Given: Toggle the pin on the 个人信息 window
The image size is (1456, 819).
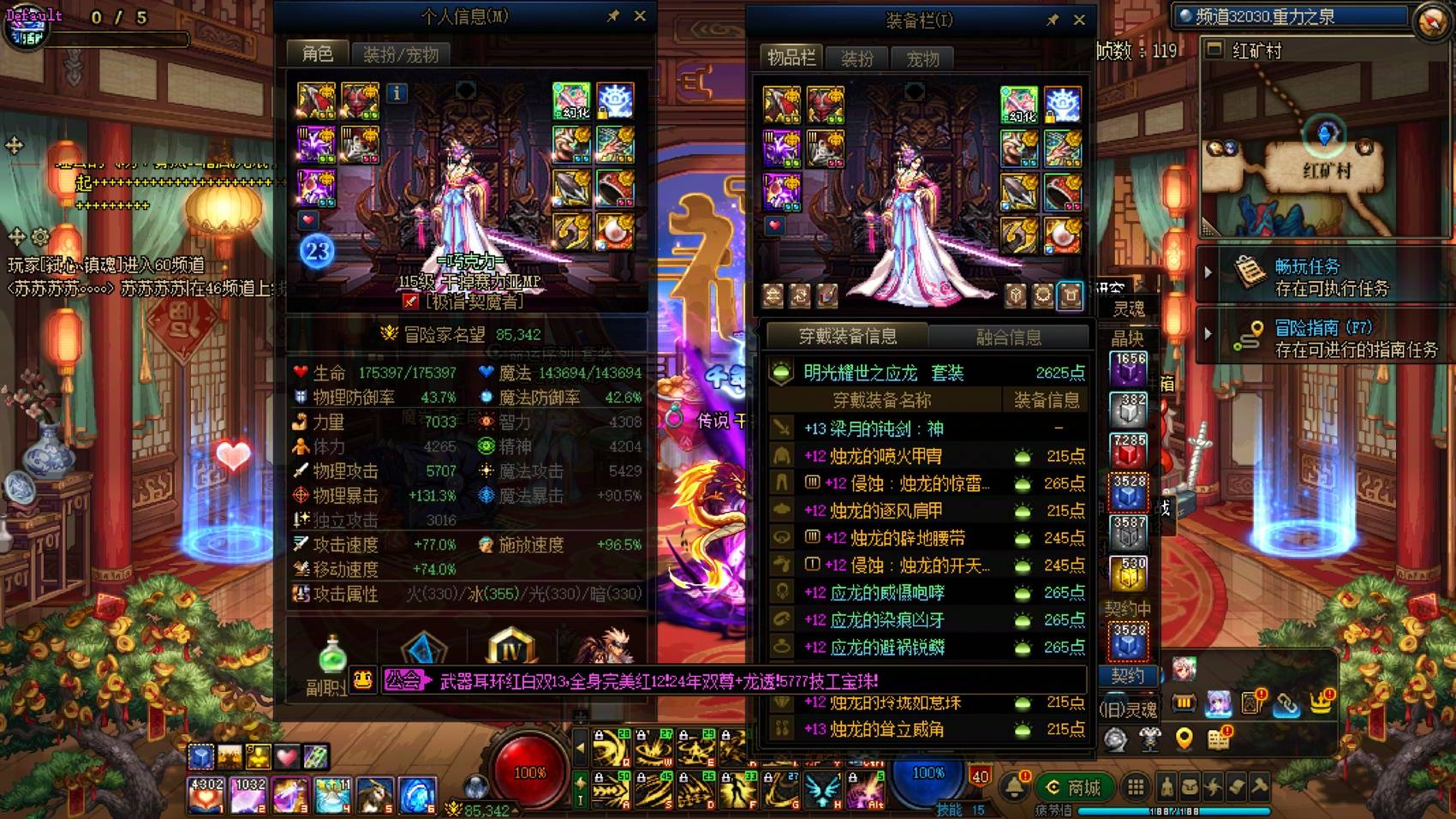Looking at the screenshot, I should [x=614, y=15].
